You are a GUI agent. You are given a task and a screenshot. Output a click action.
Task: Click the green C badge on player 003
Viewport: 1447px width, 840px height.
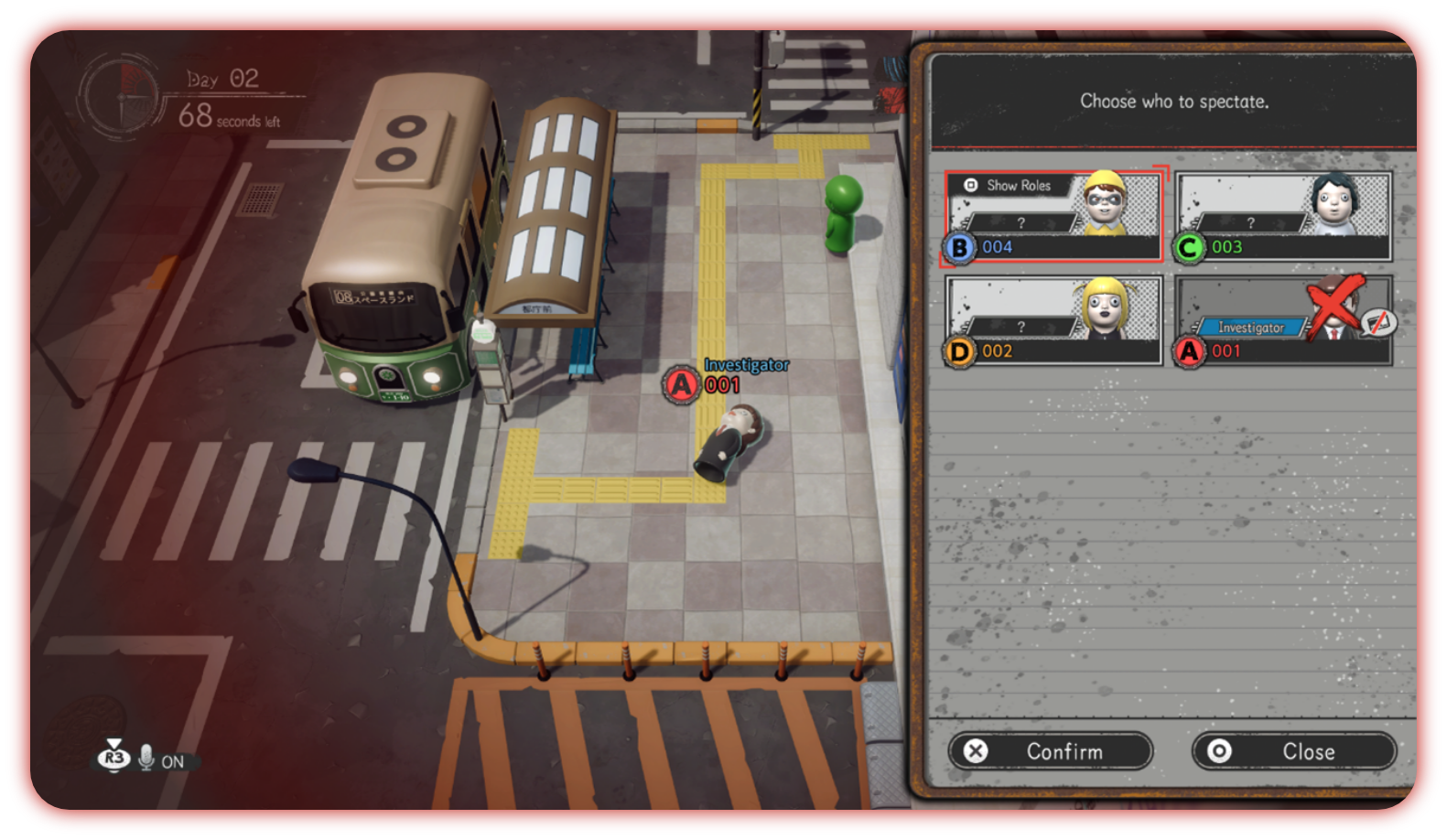click(1188, 247)
